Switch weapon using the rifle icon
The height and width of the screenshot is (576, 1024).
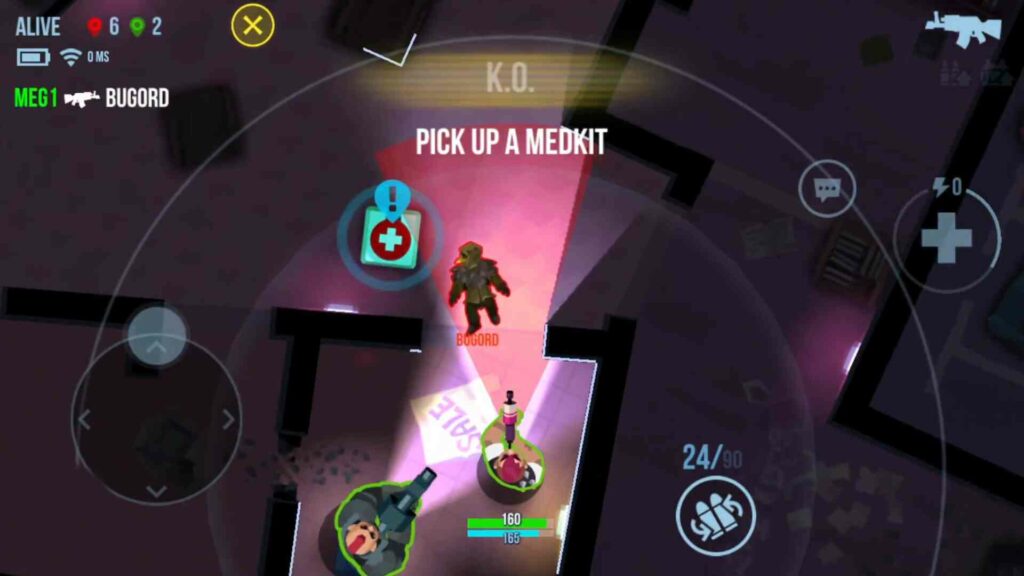point(961,28)
